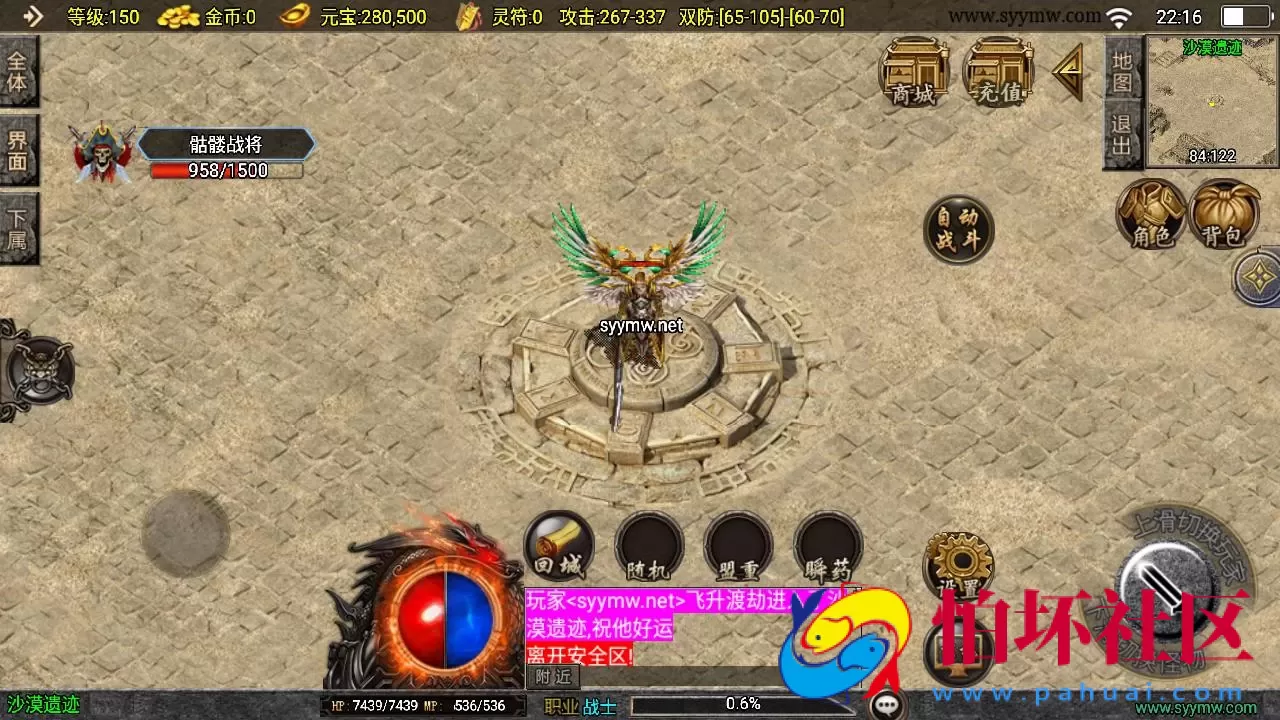Open the 附近 chat channel selector
The height and width of the screenshot is (720, 1280).
click(551, 677)
